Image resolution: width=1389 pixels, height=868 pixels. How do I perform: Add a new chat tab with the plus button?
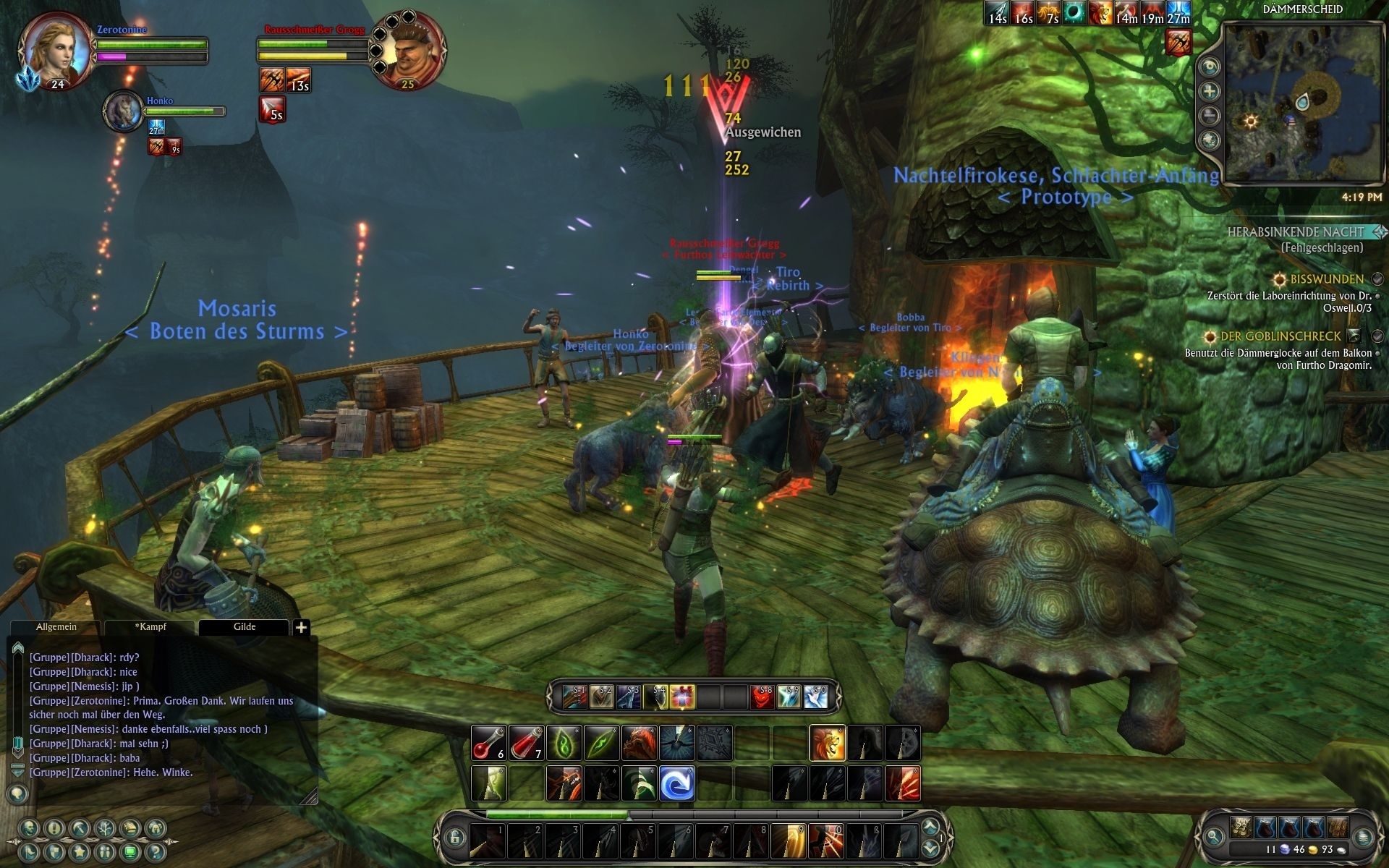click(302, 628)
